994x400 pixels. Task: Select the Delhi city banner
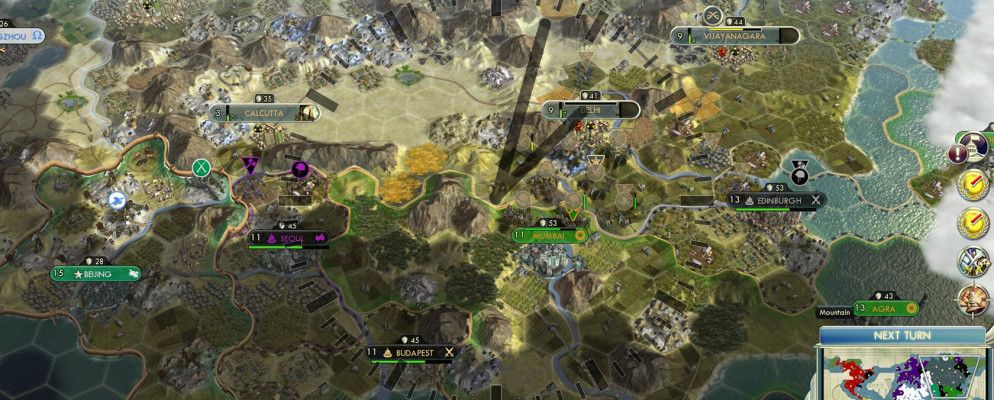(x=590, y=109)
